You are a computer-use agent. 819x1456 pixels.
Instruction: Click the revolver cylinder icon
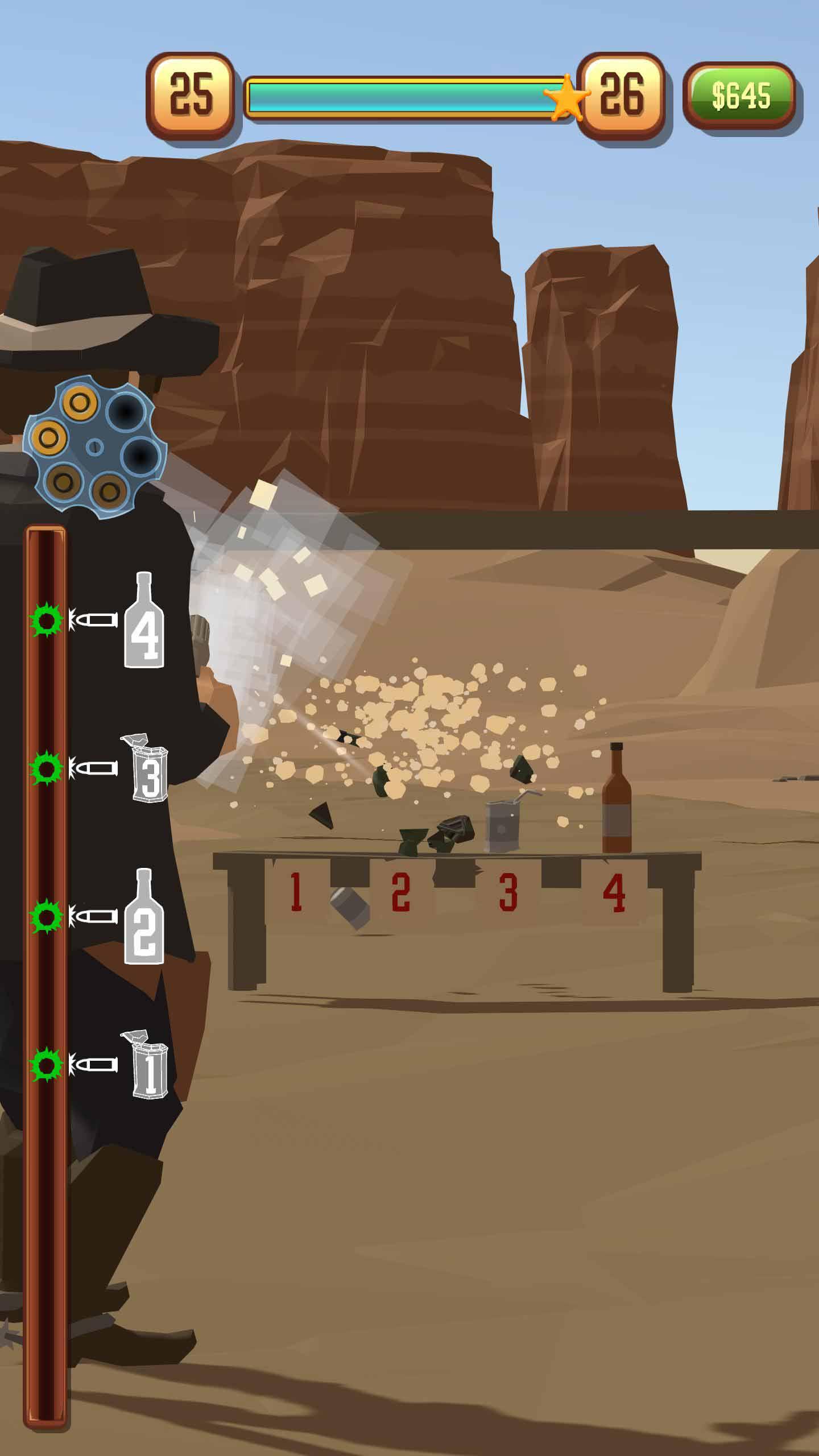pos(94,447)
